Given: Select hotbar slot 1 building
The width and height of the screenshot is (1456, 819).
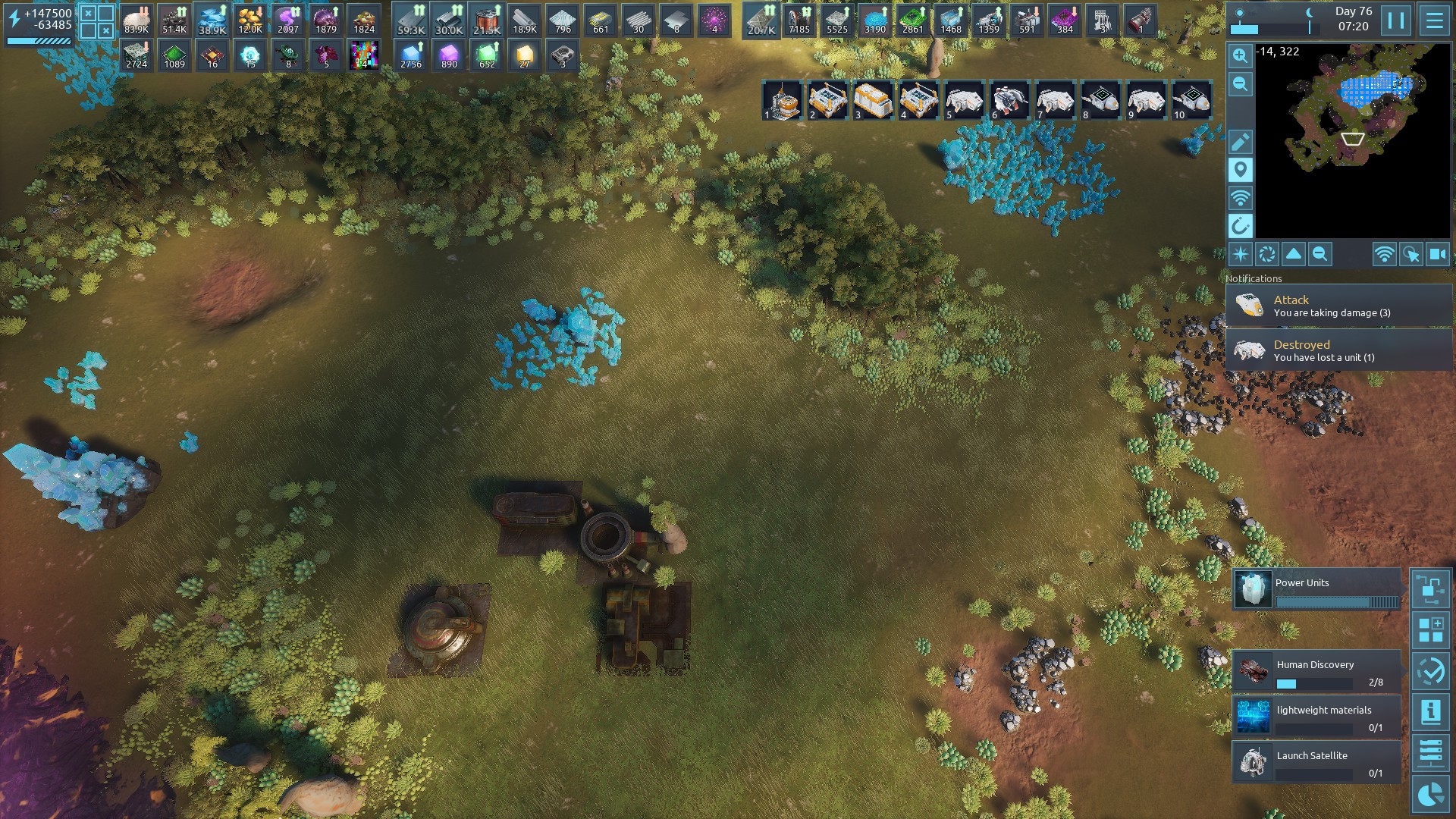Looking at the screenshot, I should pos(782,101).
